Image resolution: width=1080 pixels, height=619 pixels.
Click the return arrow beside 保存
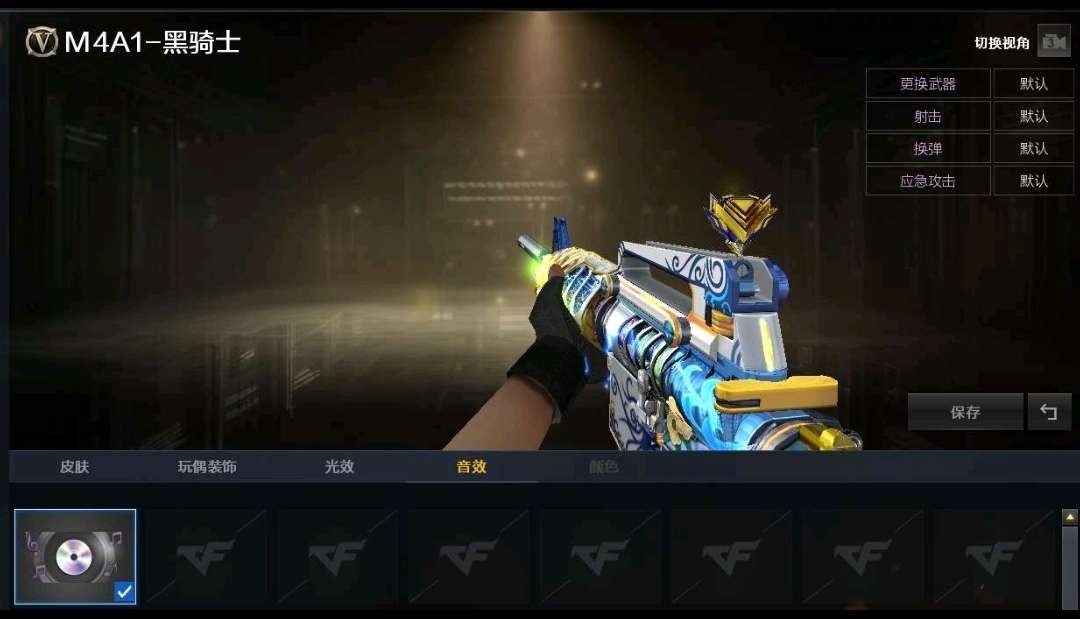coord(1049,412)
